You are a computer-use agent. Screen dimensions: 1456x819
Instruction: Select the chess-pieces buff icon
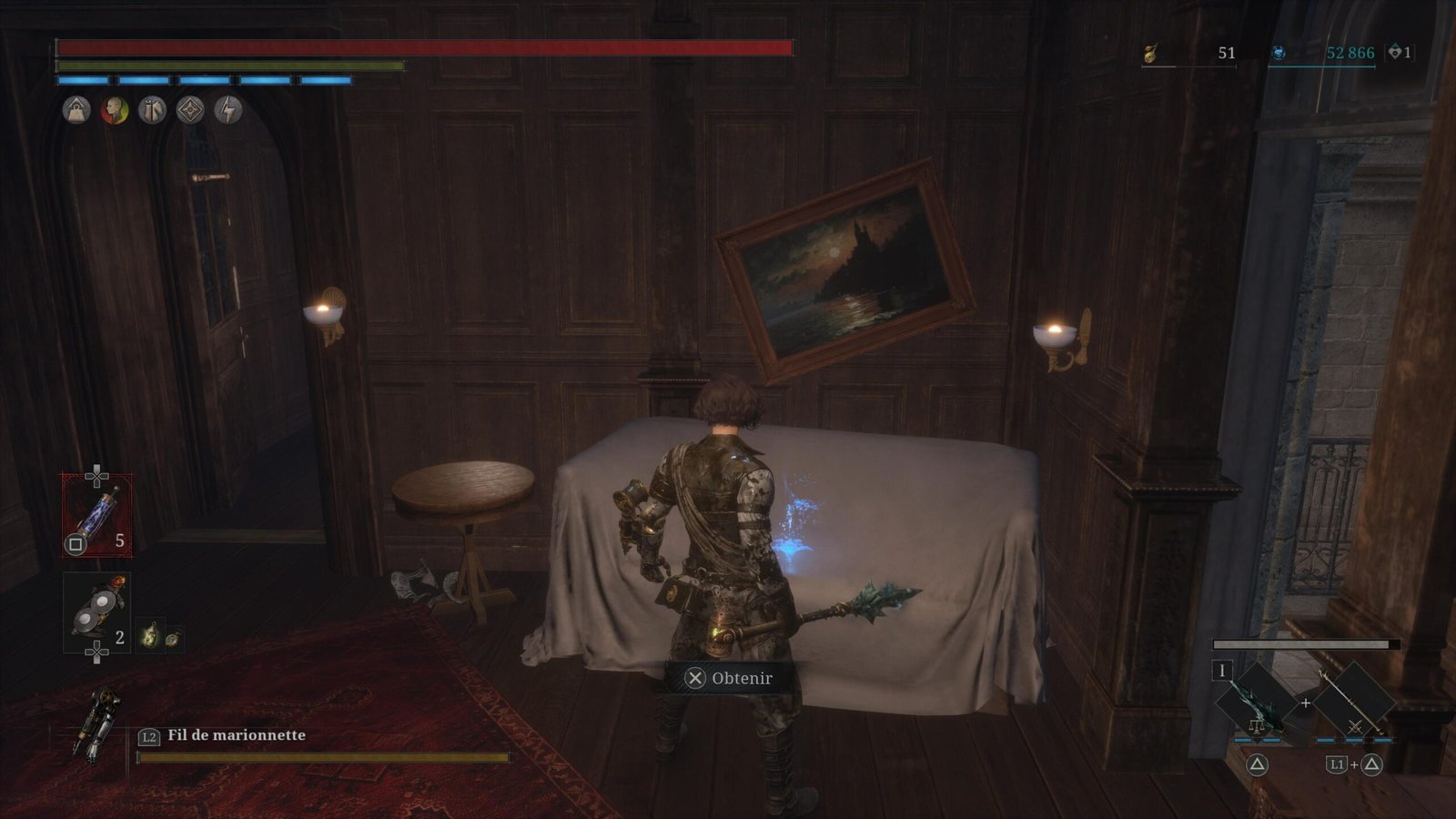point(152,111)
